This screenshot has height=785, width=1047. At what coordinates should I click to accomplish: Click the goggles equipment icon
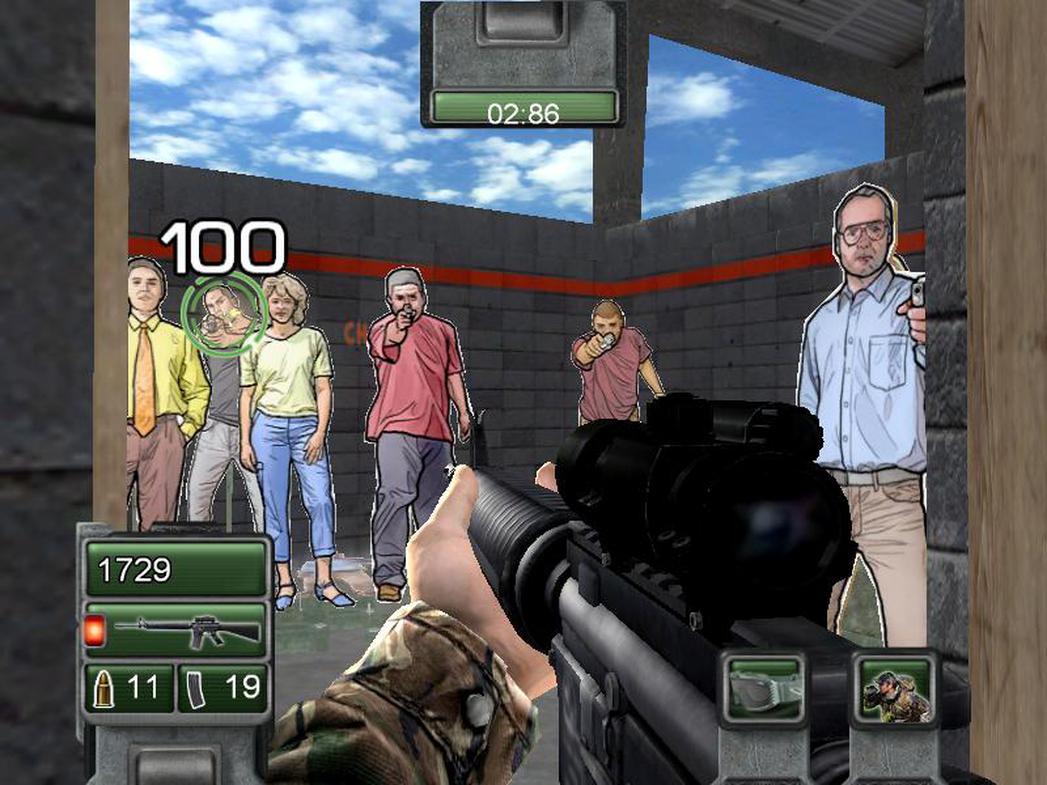pos(765,688)
